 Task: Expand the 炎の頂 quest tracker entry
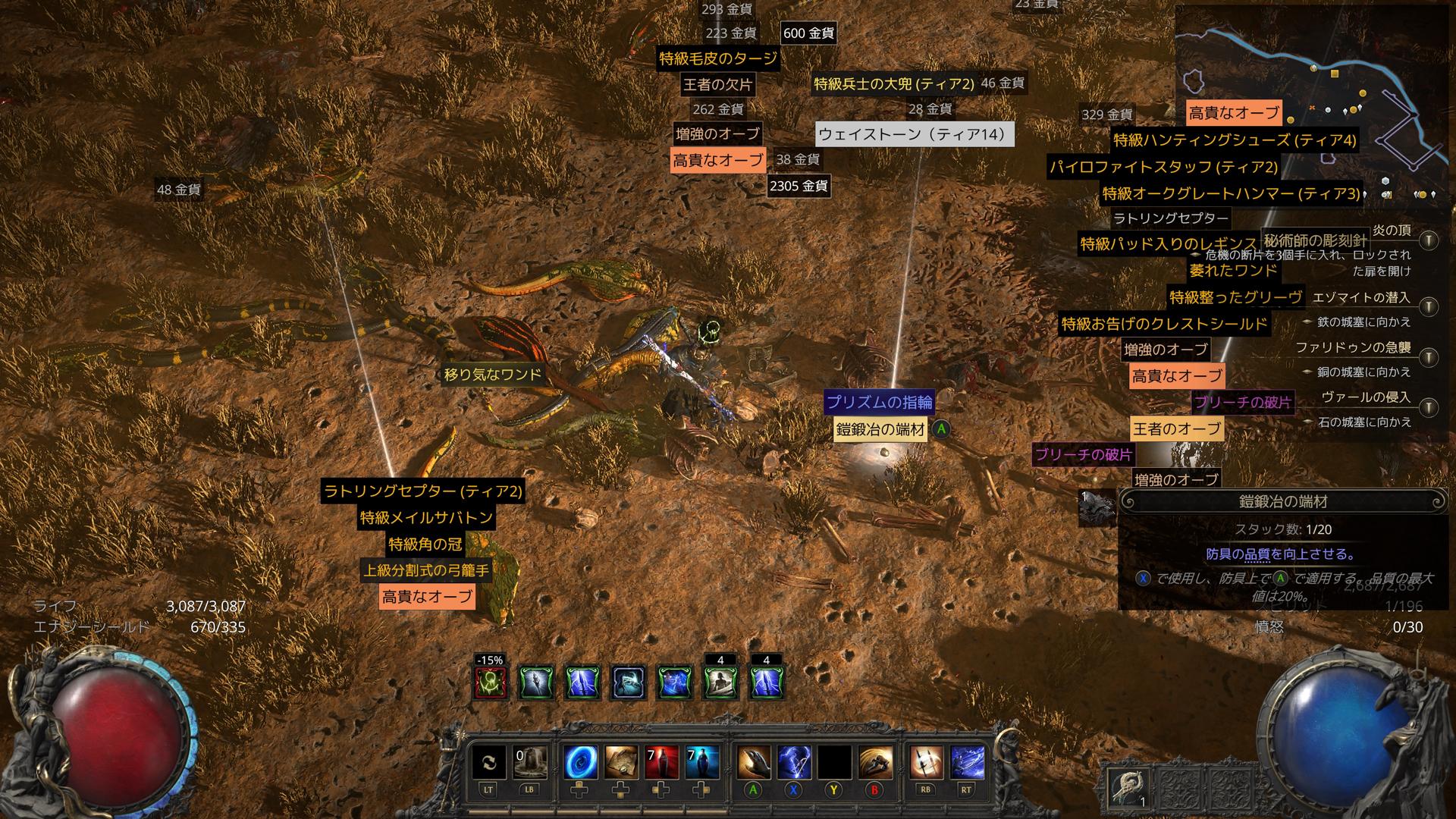1429,241
